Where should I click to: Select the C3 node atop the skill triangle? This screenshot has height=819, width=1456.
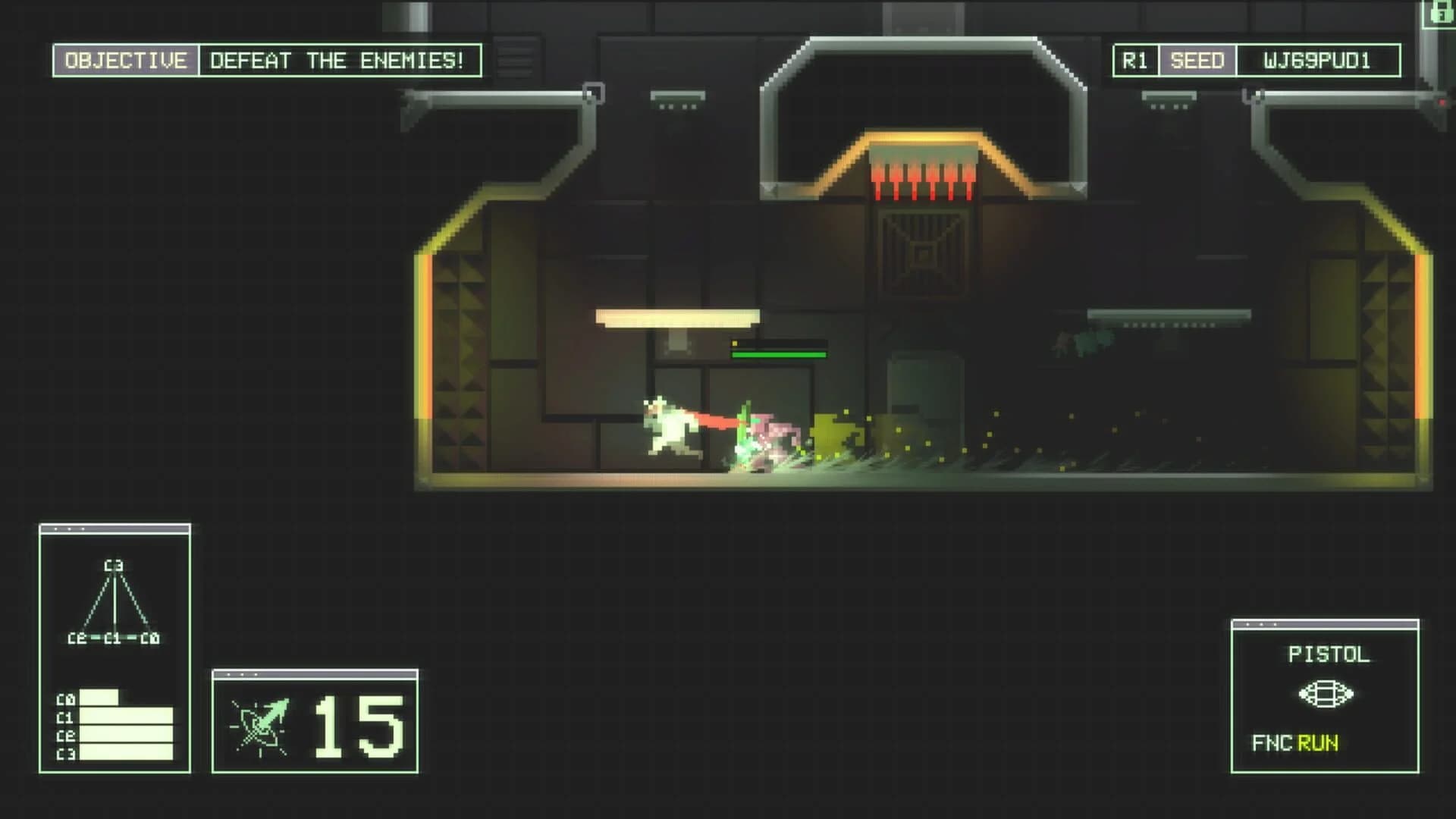(x=115, y=565)
